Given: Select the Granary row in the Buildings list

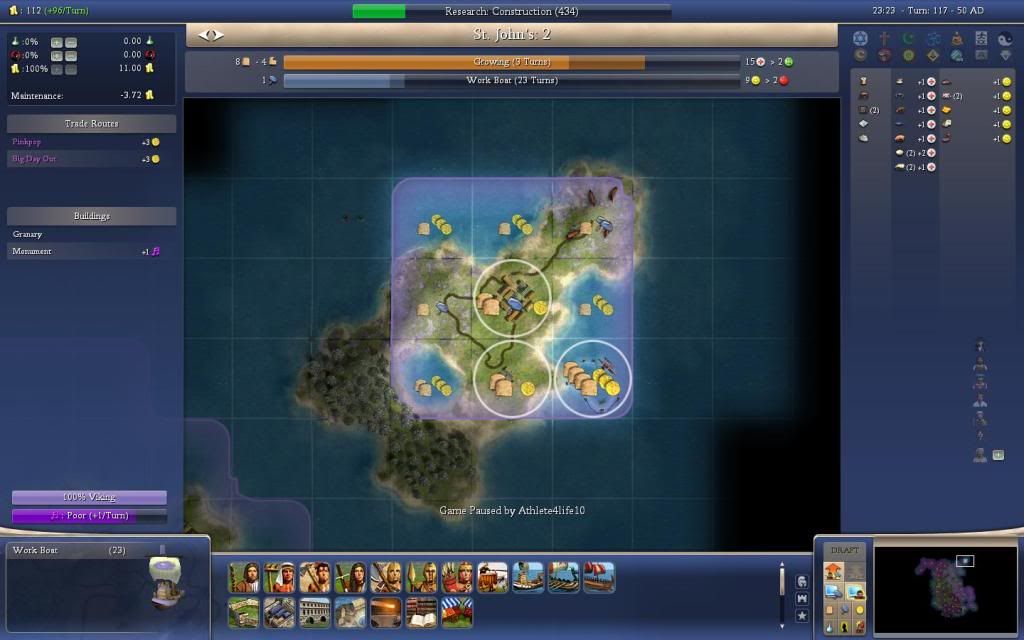Looking at the screenshot, I should pos(28,234).
